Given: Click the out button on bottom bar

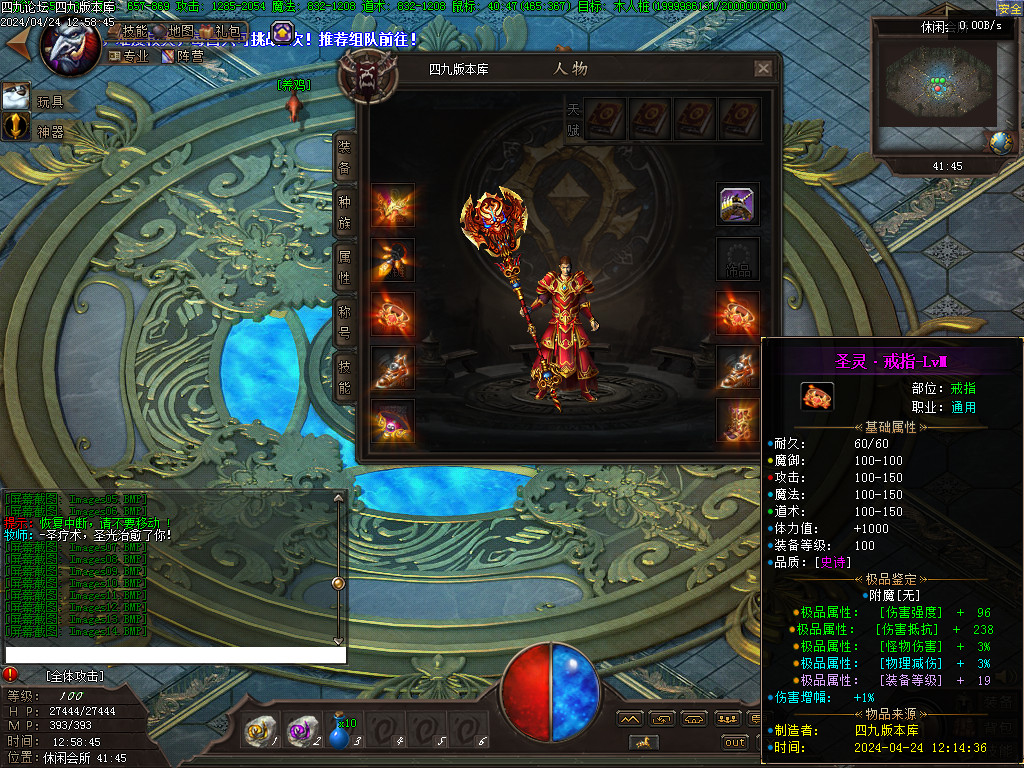Looking at the screenshot, I should 735,742.
